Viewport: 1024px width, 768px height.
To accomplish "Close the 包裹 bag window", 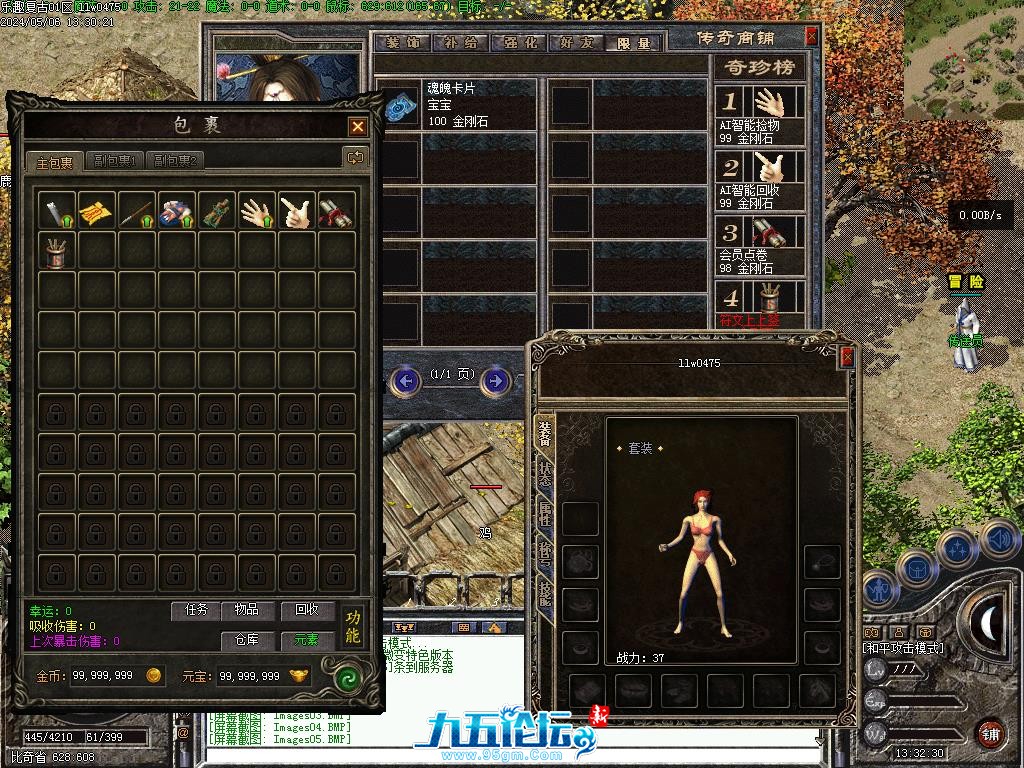I will click(357, 127).
